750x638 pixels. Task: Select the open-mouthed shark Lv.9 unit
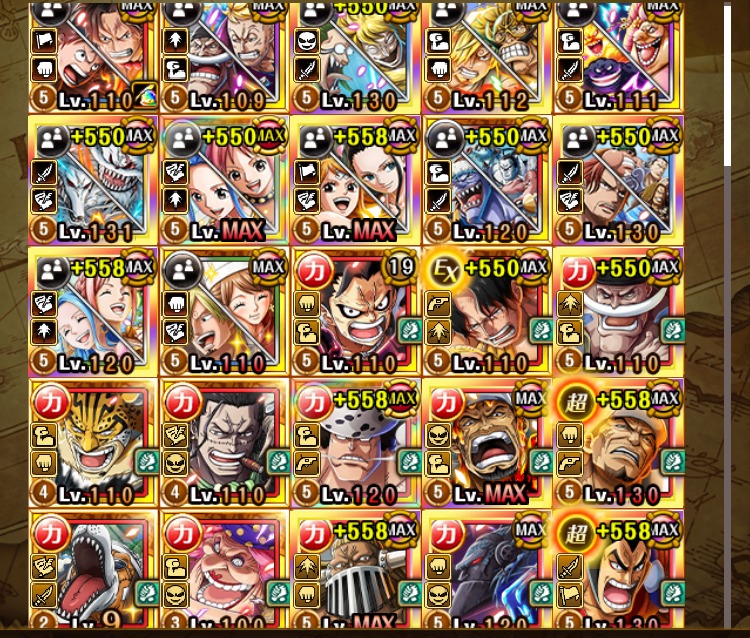pos(93,570)
